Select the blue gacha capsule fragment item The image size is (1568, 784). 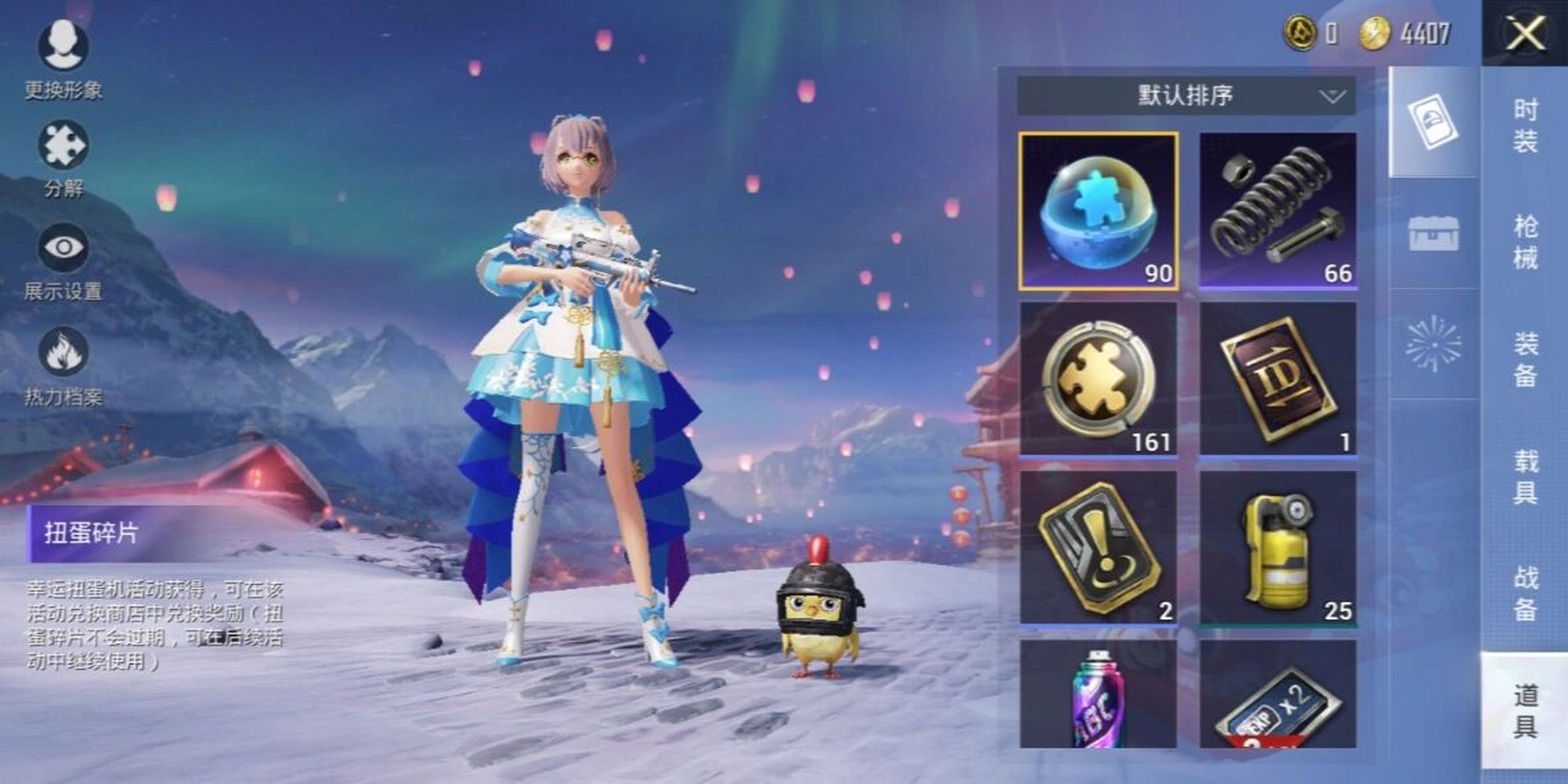1098,211
